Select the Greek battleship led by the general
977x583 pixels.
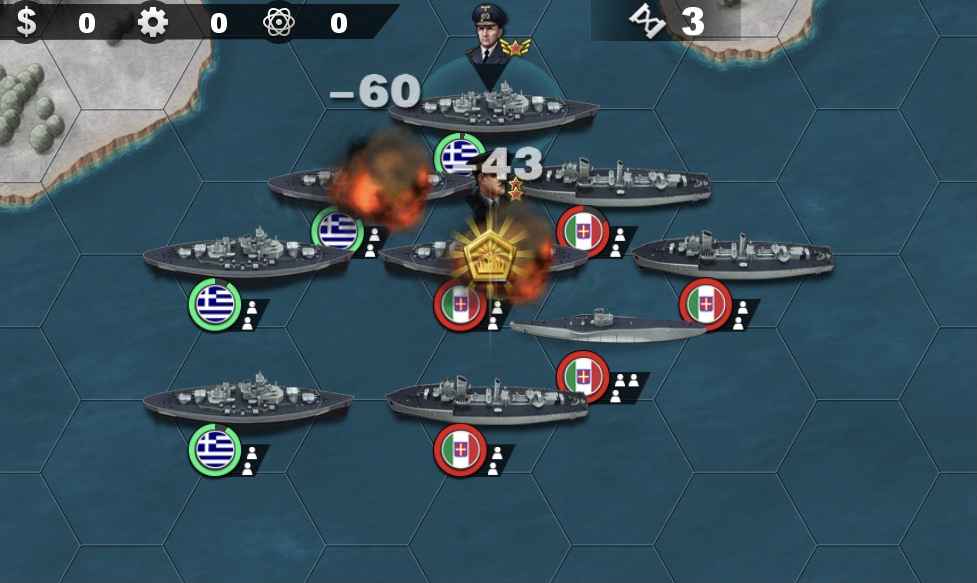[x=492, y=111]
